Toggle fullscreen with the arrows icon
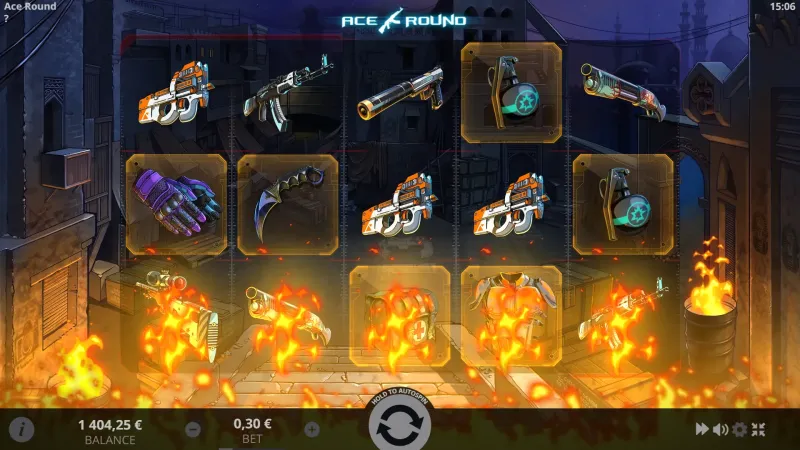The height and width of the screenshot is (450, 800). [x=758, y=429]
